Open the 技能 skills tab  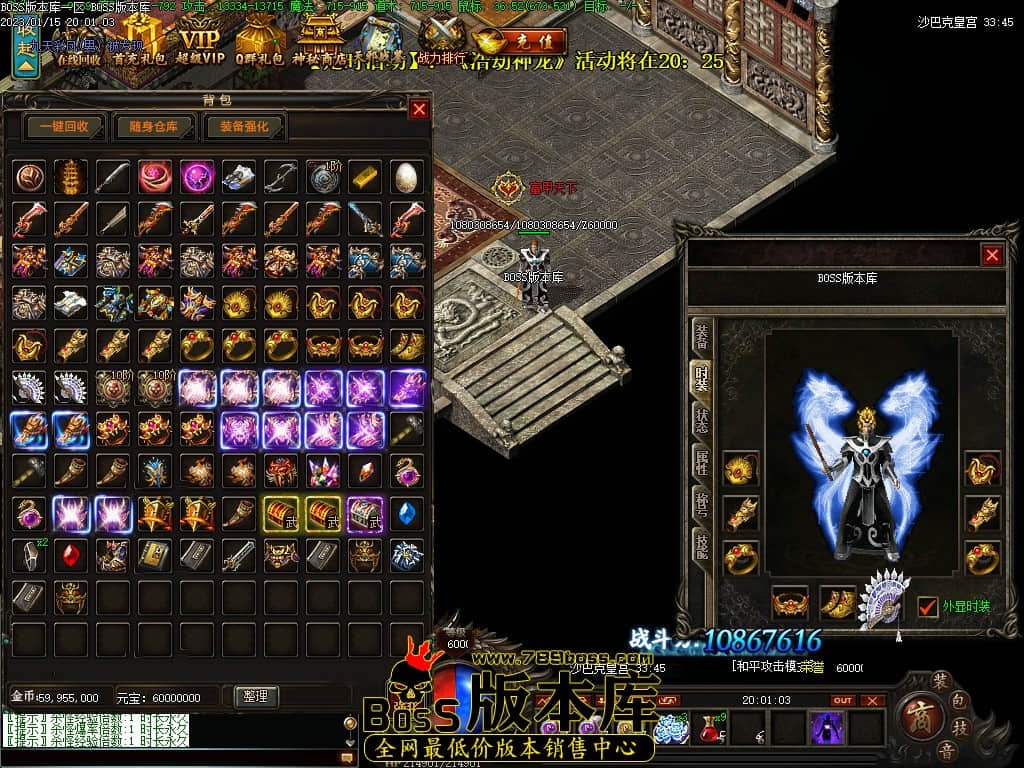(703, 546)
